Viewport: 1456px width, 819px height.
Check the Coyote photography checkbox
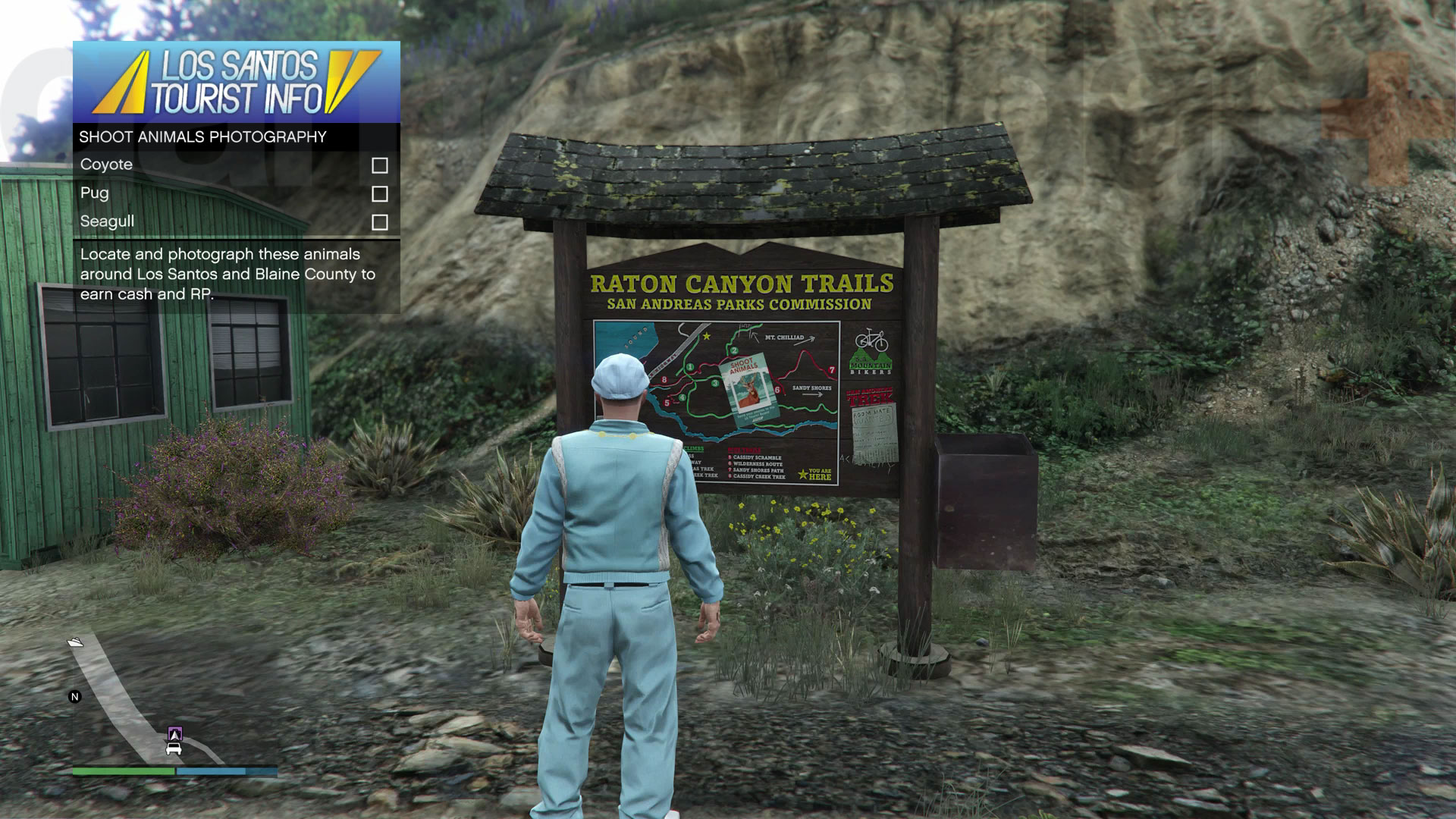click(x=381, y=165)
